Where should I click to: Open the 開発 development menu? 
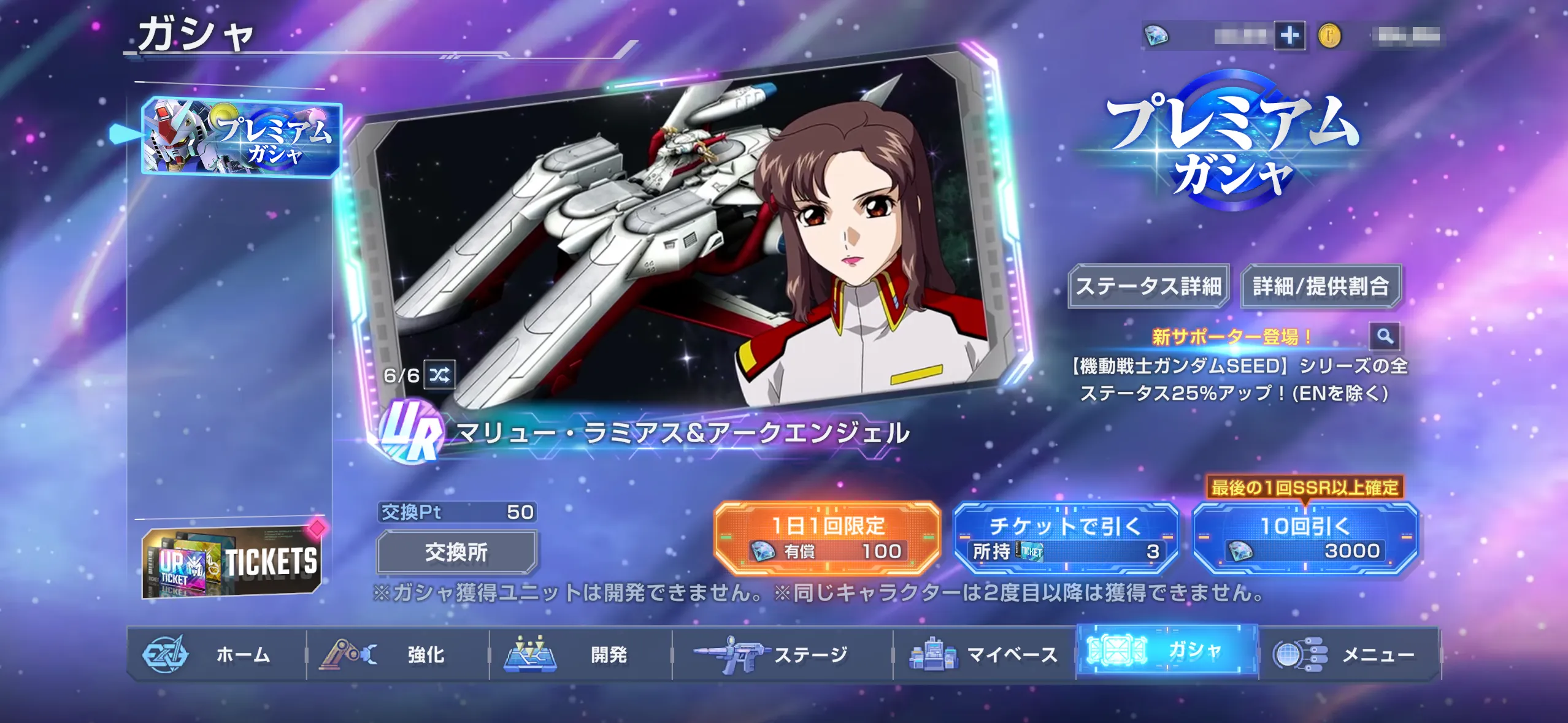point(580,654)
